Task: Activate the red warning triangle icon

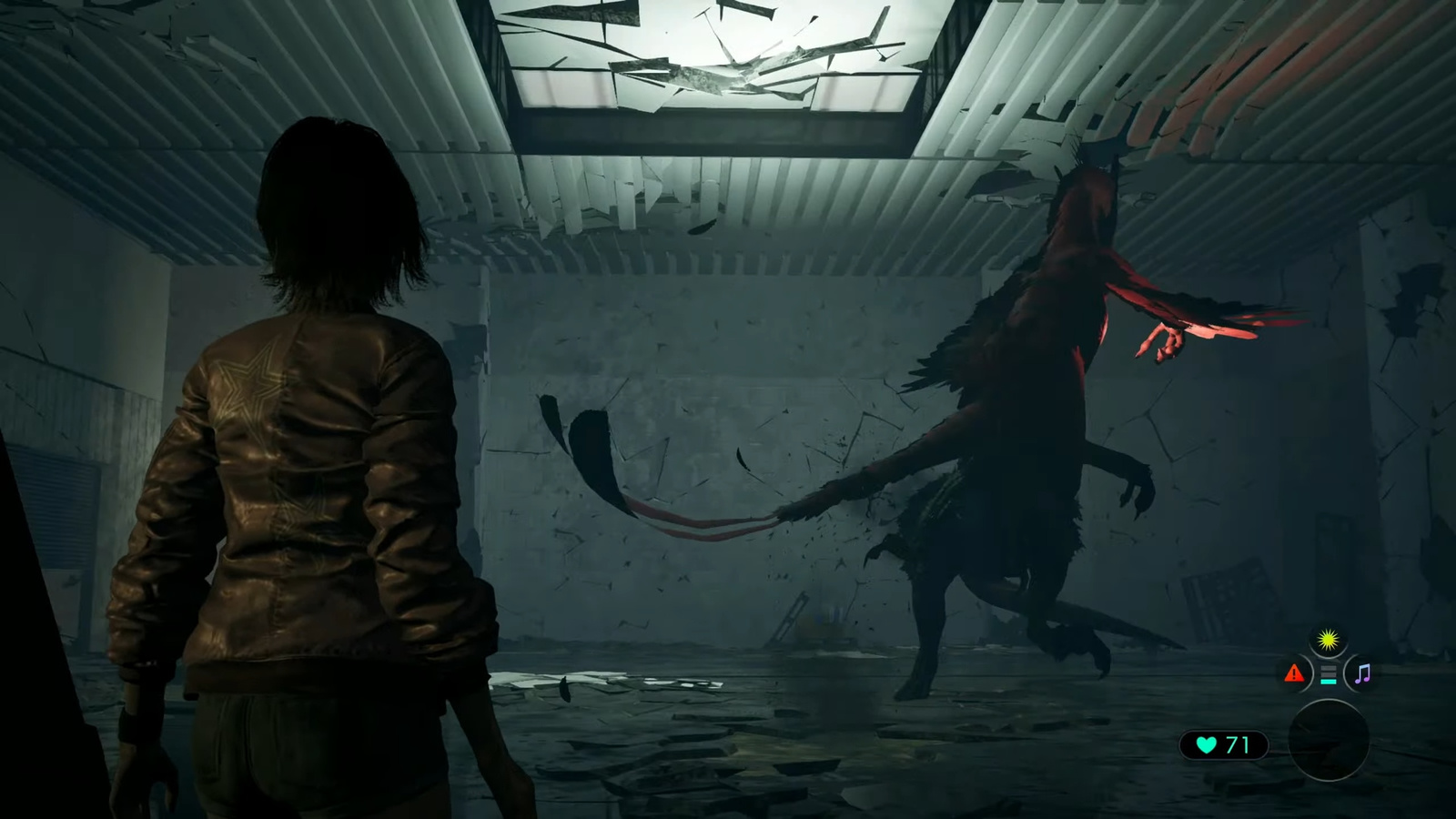Action: click(x=1294, y=674)
